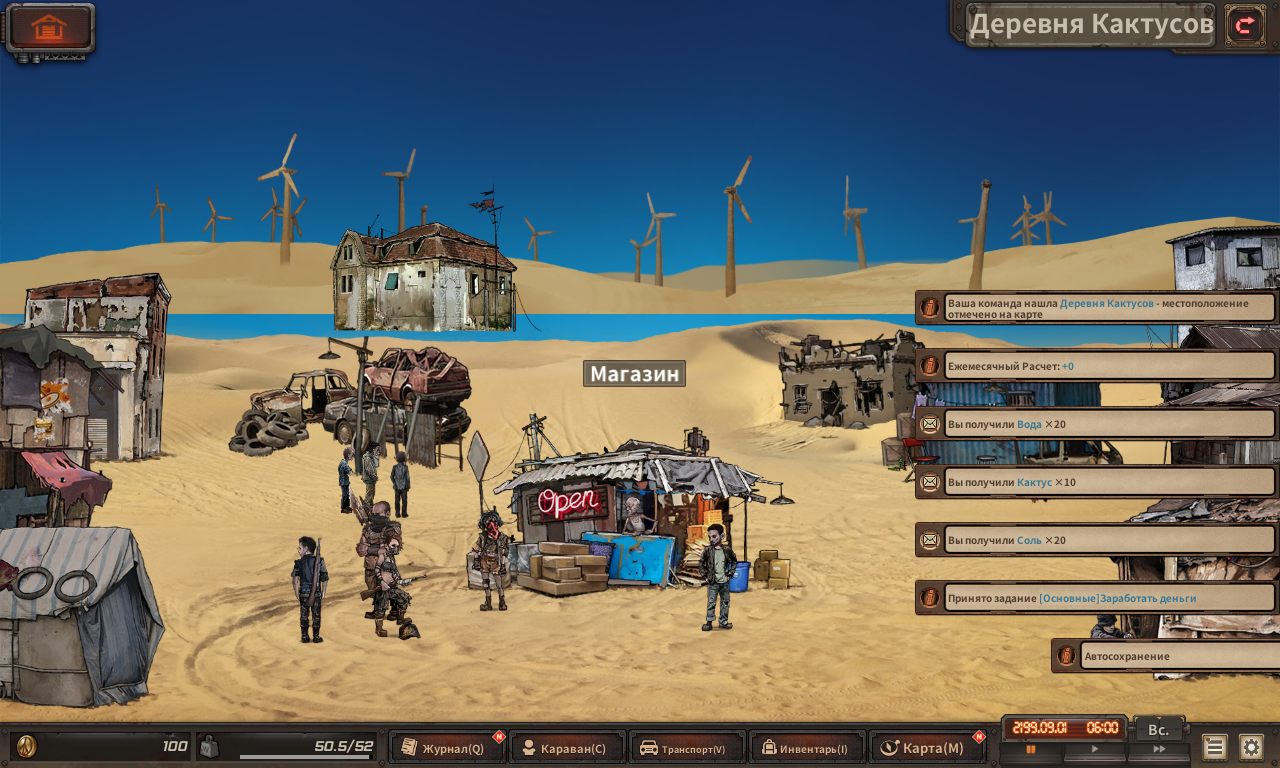Open the Журнал (Journal) panel

point(446,748)
